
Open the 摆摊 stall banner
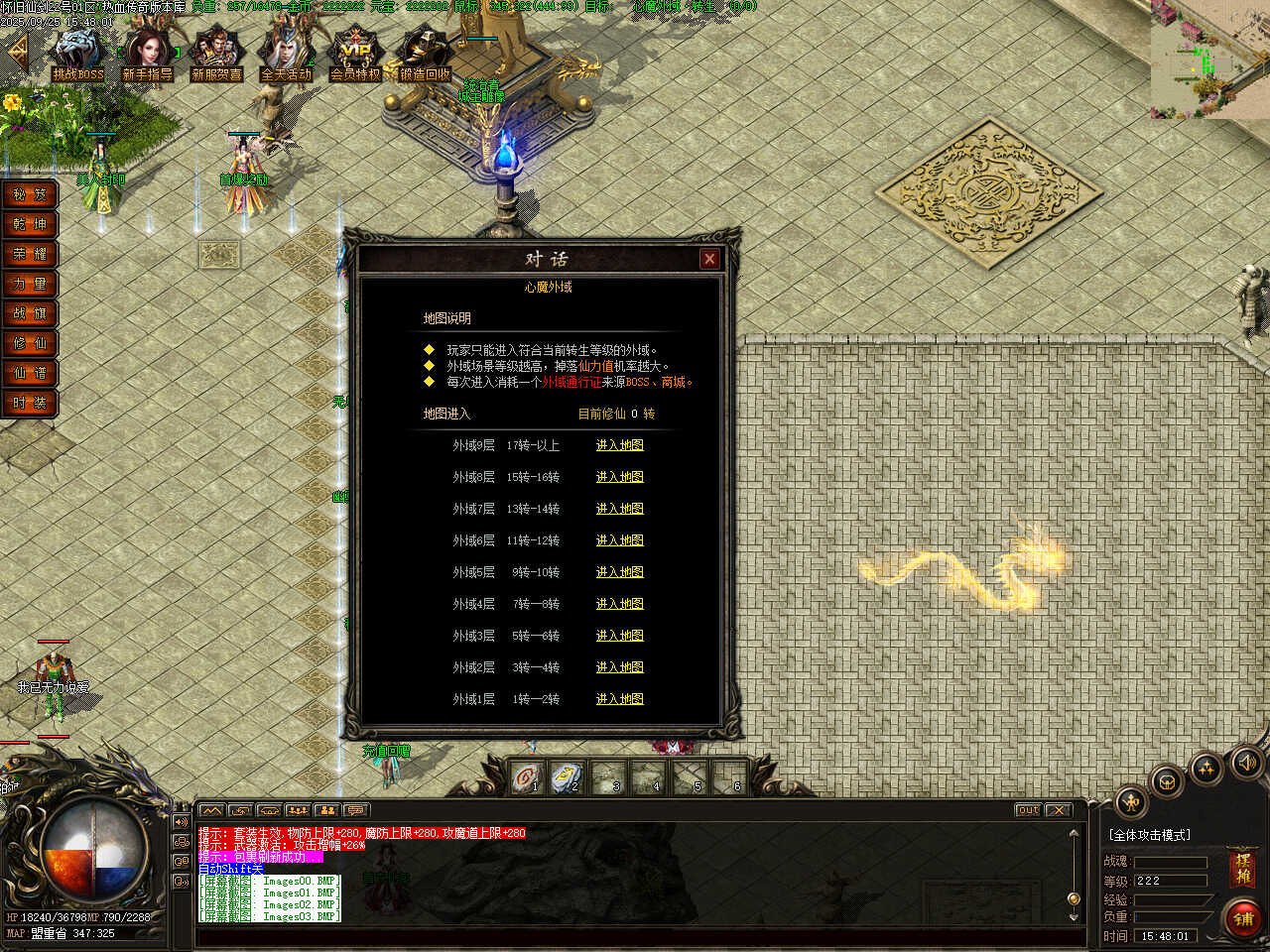pos(1243,869)
